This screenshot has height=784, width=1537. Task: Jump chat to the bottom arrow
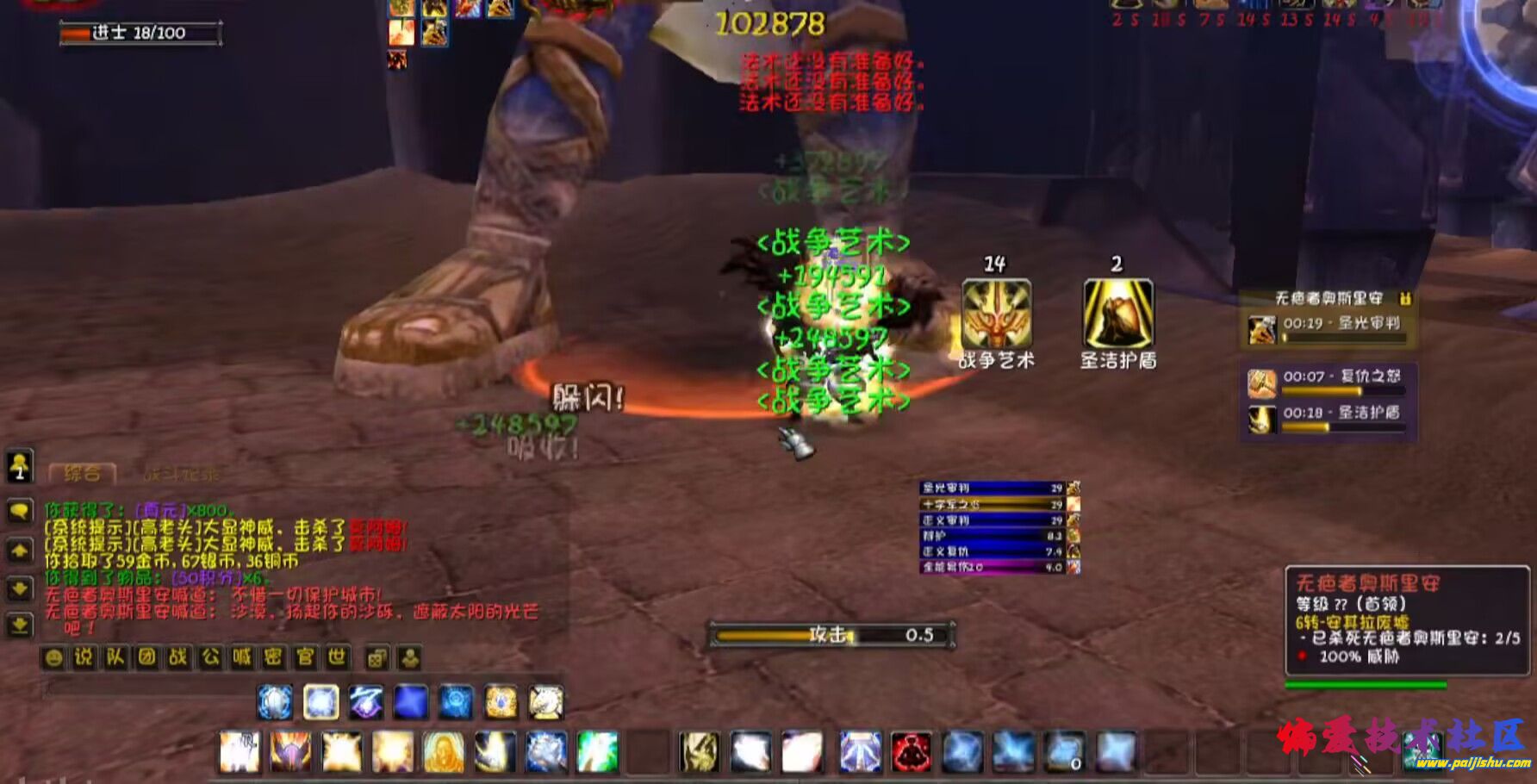point(19,624)
